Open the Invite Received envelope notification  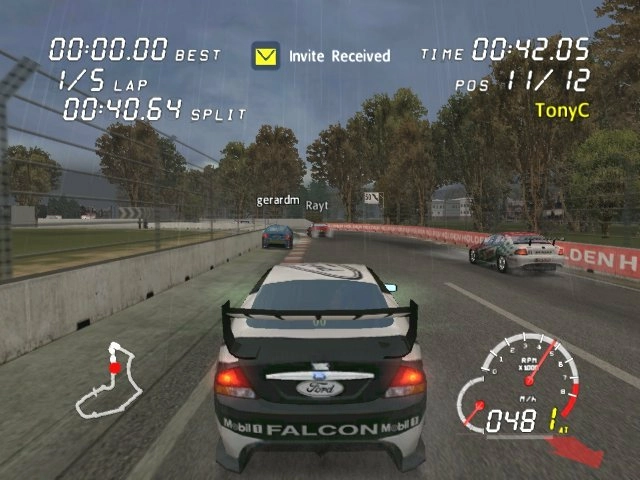(266, 55)
